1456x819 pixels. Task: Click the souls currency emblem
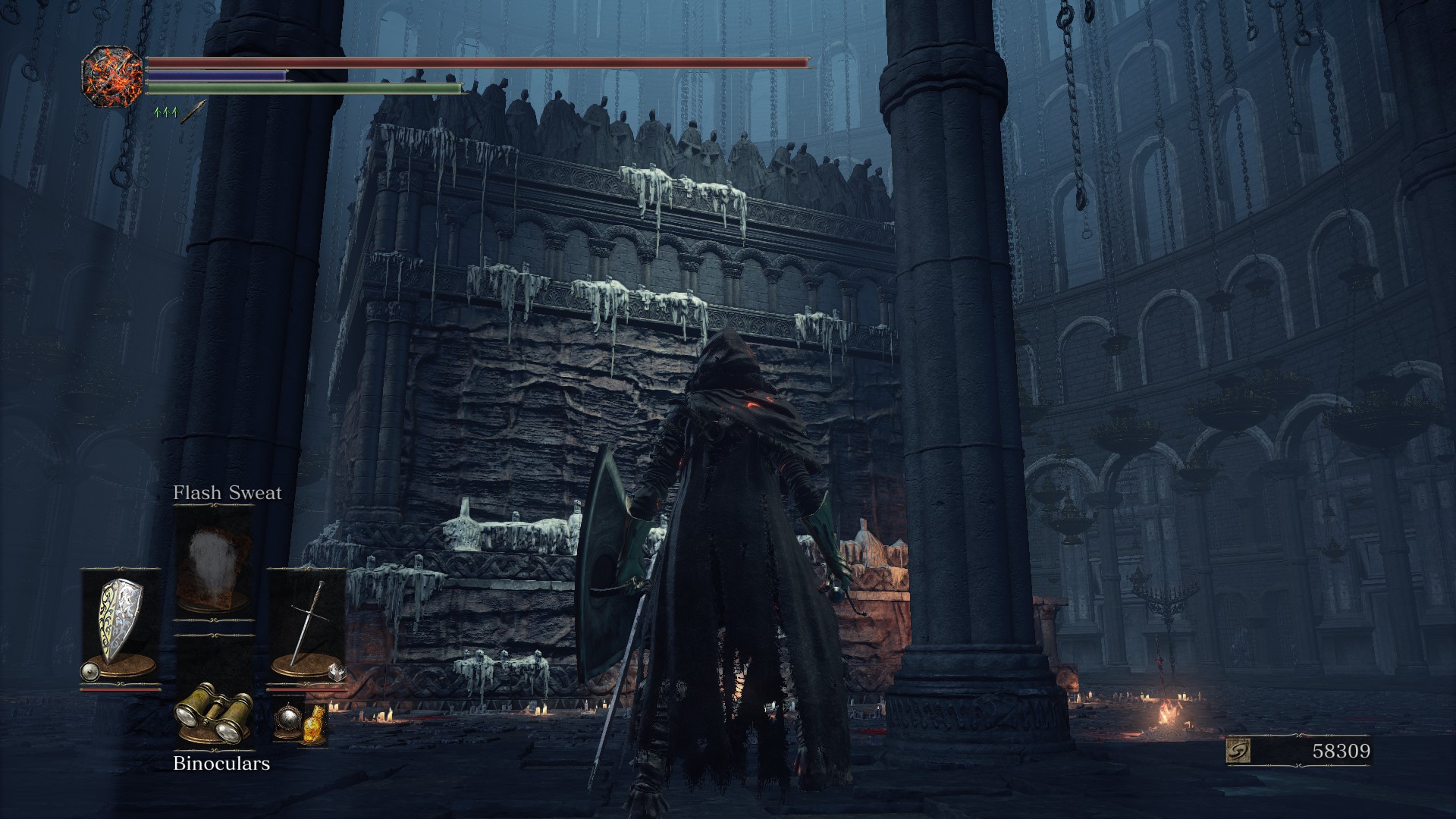click(1238, 751)
